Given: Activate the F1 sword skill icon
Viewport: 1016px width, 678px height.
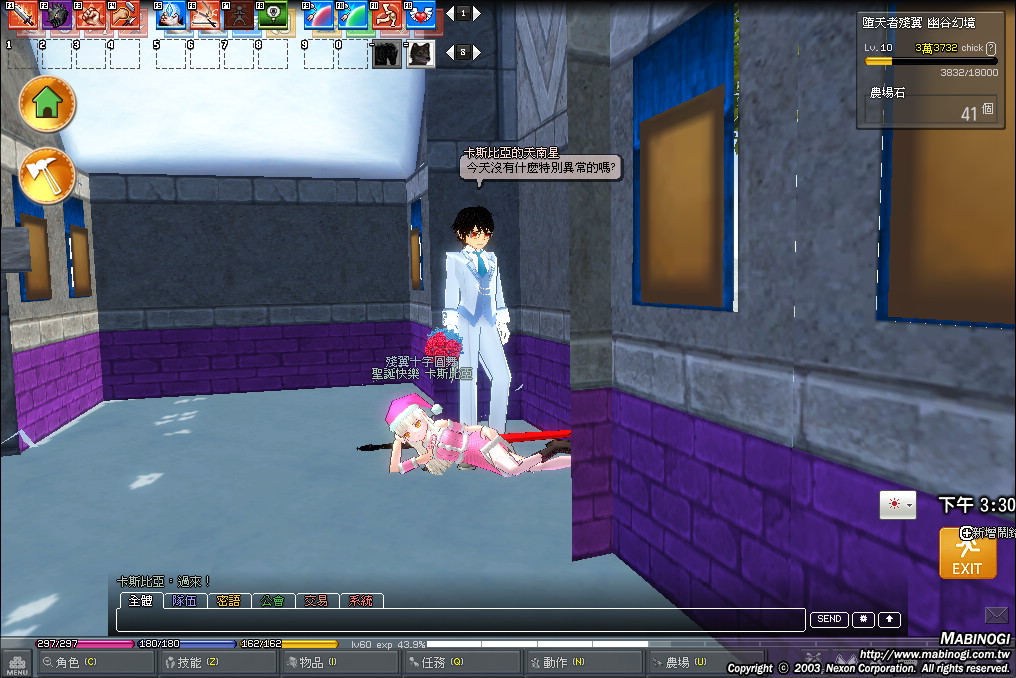Looking at the screenshot, I should pyautogui.click(x=22, y=15).
